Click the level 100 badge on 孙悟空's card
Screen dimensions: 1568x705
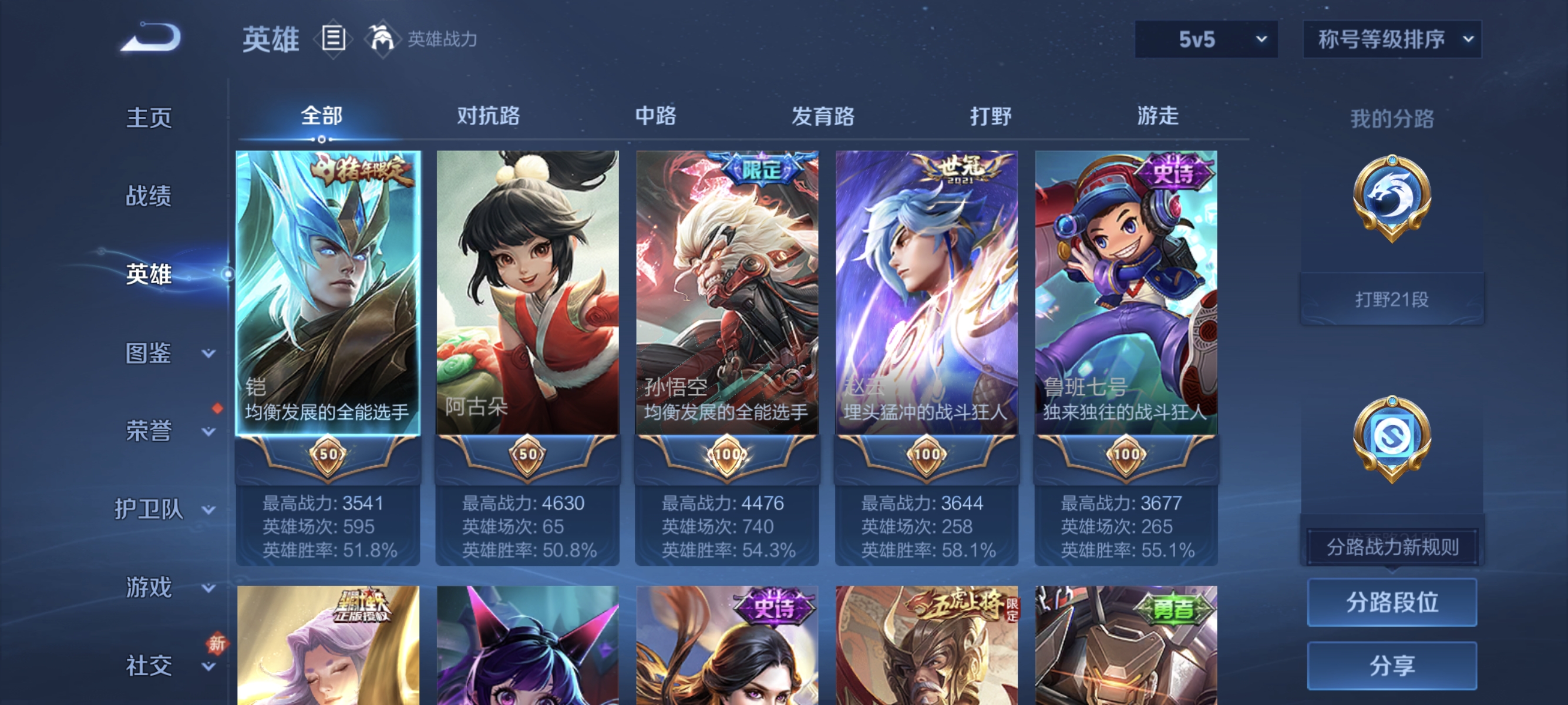727,454
